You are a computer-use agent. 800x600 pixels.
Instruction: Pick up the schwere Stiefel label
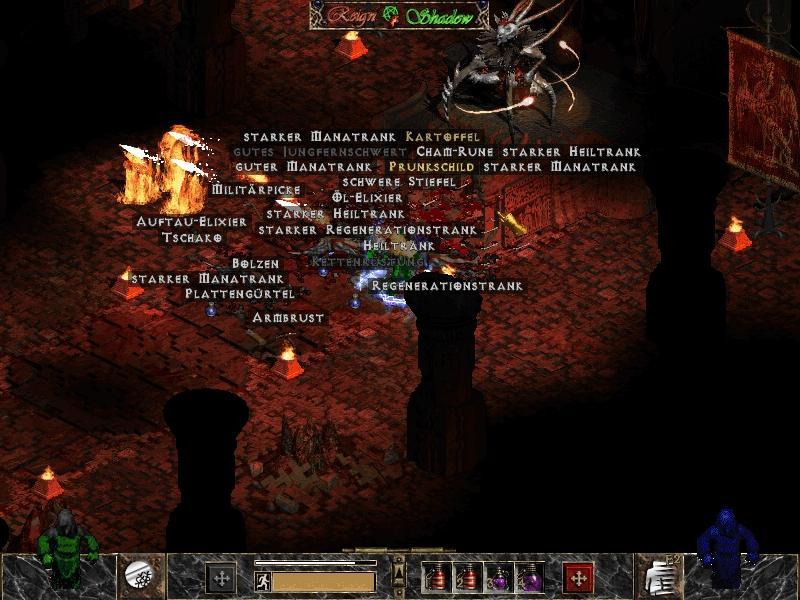(x=399, y=182)
